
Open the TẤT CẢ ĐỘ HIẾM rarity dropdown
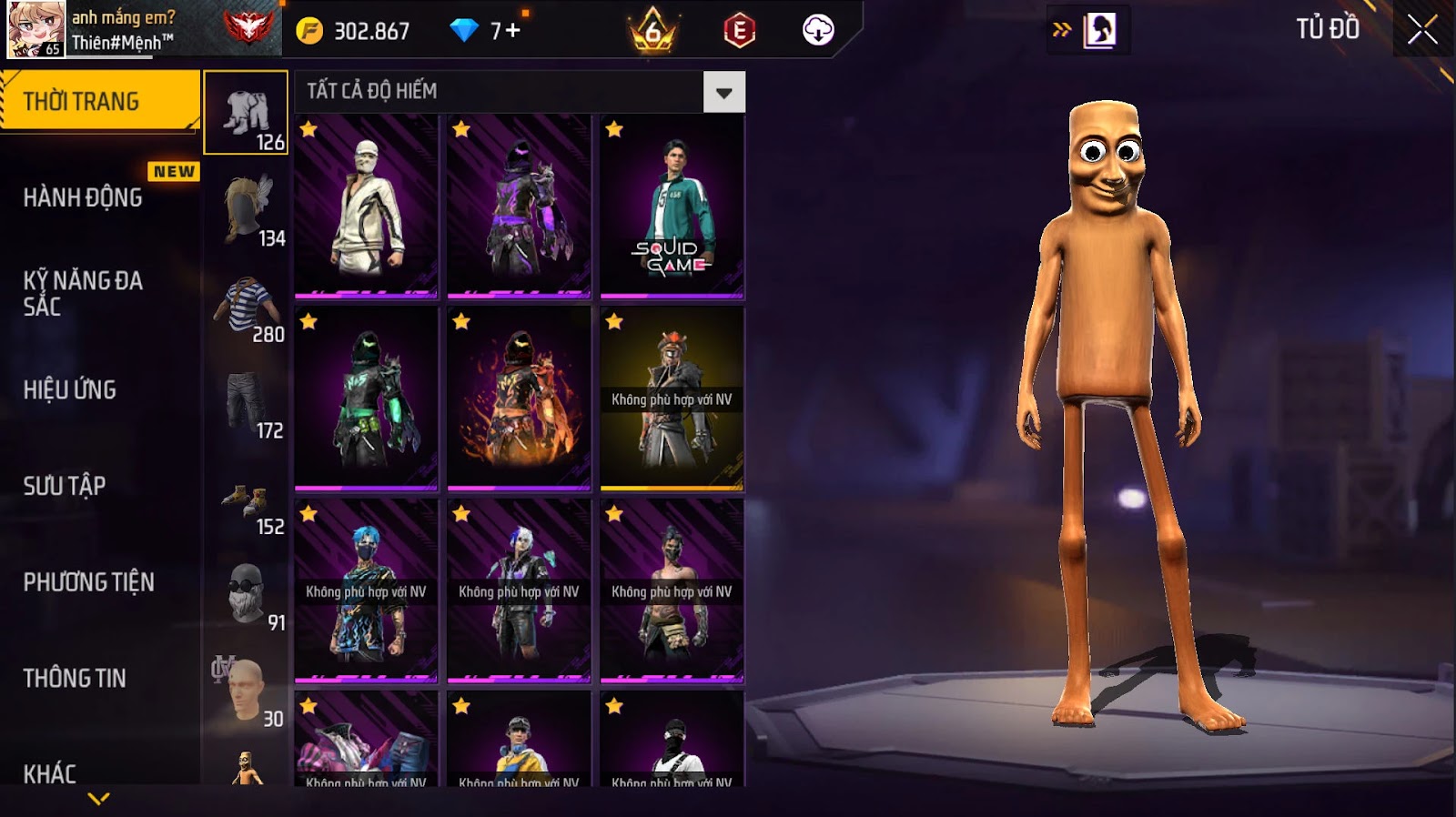click(723, 92)
